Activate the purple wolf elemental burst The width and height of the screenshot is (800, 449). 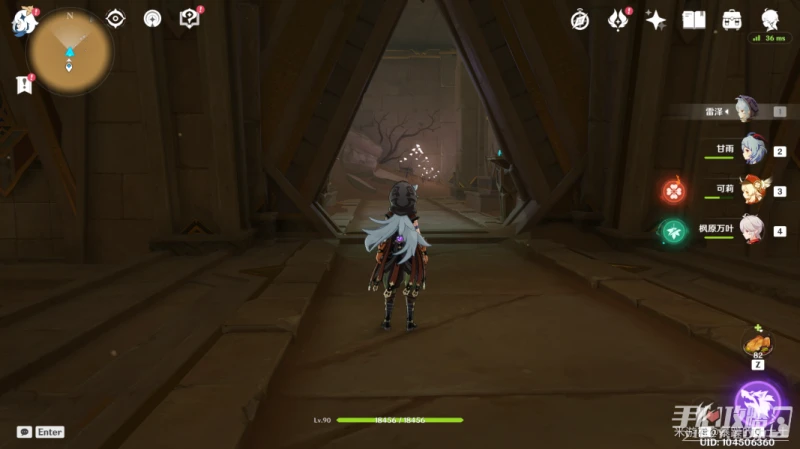[x=758, y=403]
